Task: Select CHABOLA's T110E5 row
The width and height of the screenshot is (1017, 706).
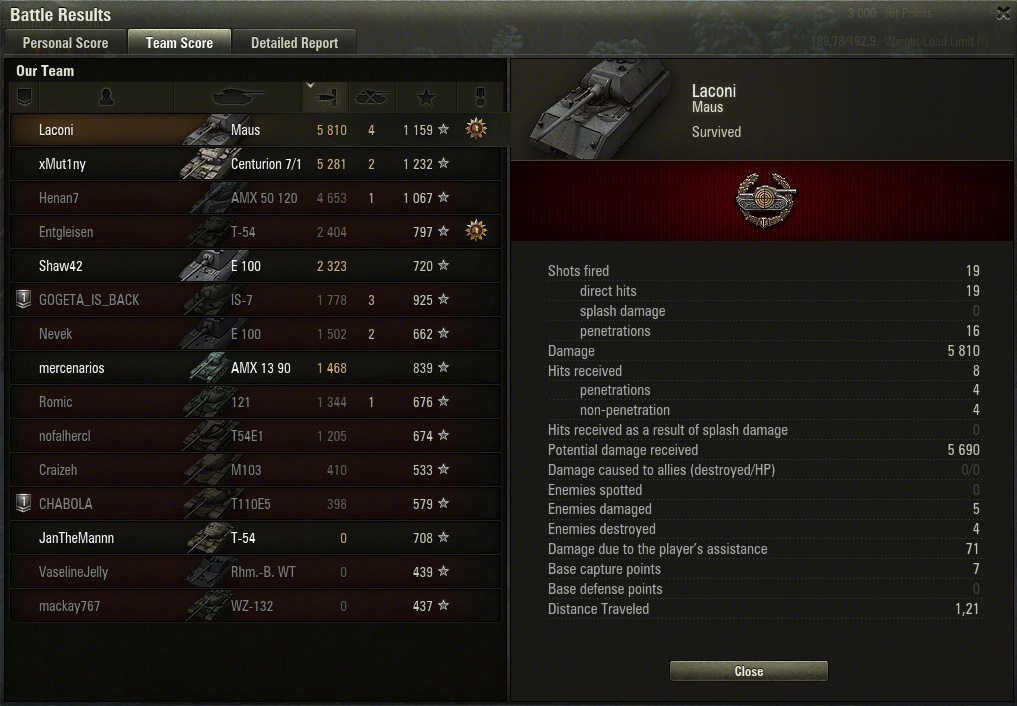Action: 255,504
